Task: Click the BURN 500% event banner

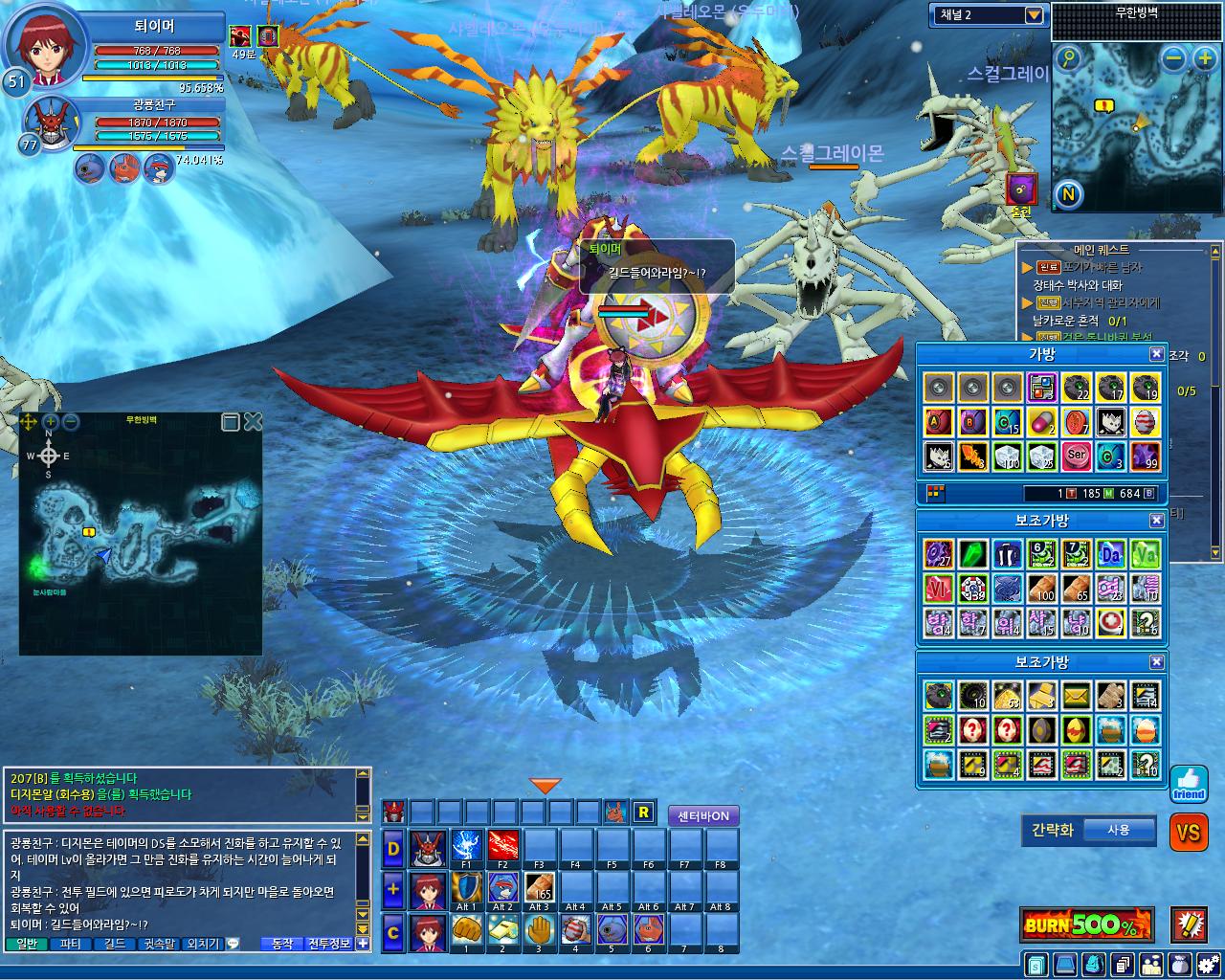Action: (x=1086, y=924)
